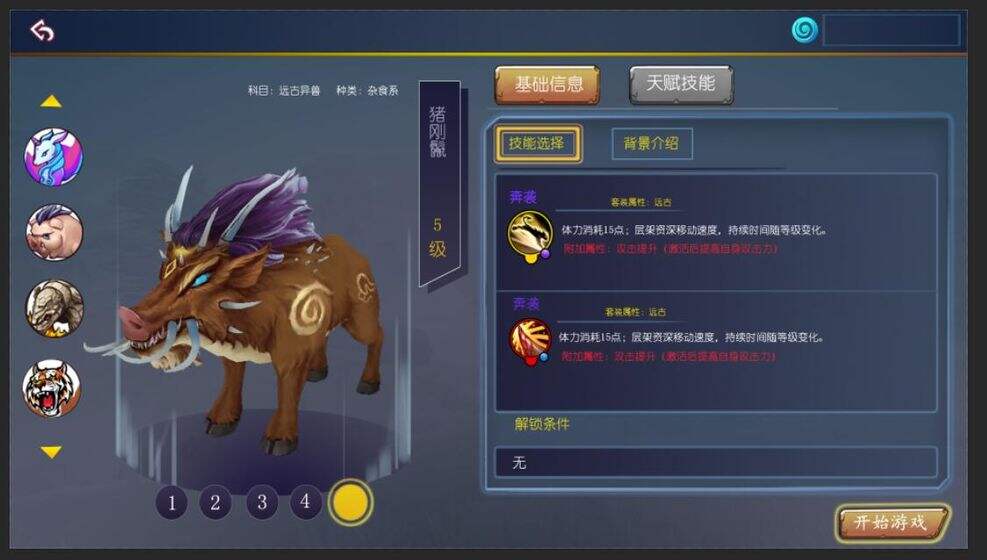This screenshot has width=987, height=560.
Task: Select the highlighted yellow level circle
Action: (x=351, y=503)
